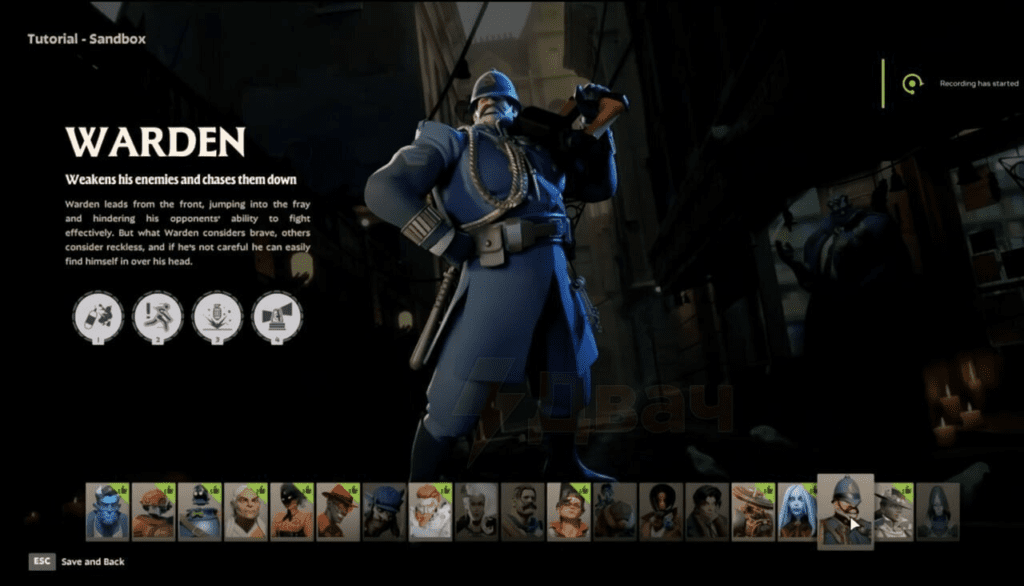The image size is (1024, 586).
Task: Choose the Bebop orange robot portrait
Action: pos(153,511)
